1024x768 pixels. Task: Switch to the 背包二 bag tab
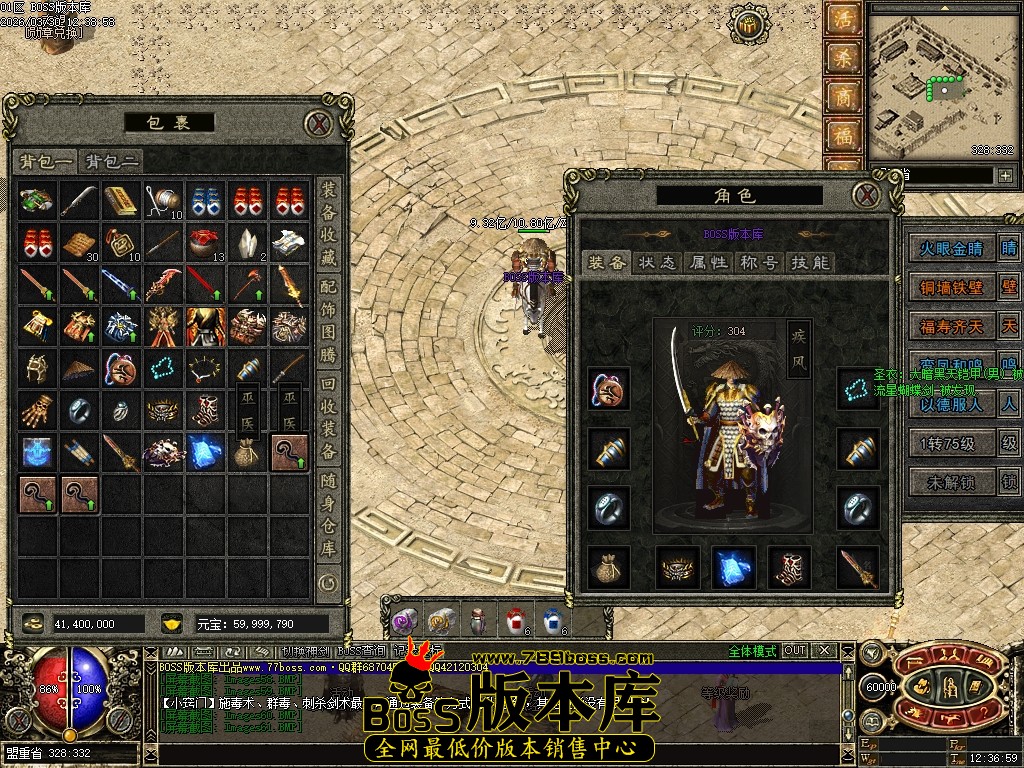coord(112,161)
